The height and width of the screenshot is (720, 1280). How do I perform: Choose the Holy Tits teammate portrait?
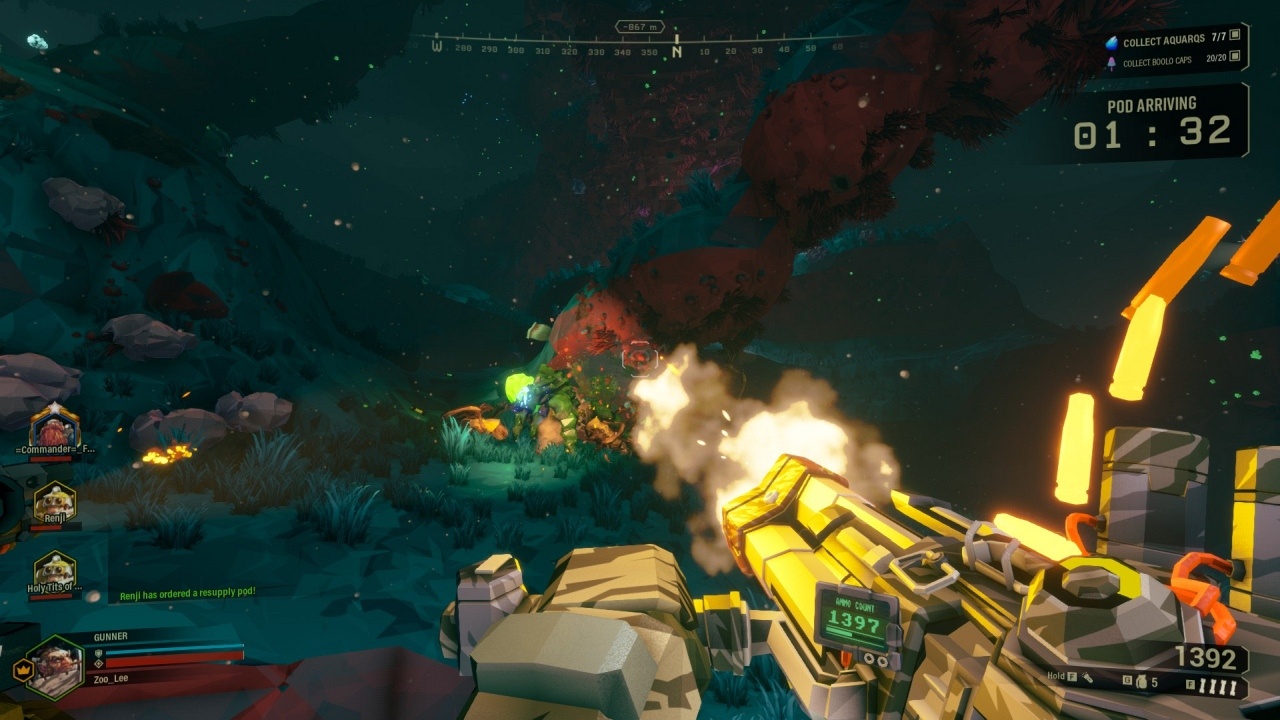(54, 570)
